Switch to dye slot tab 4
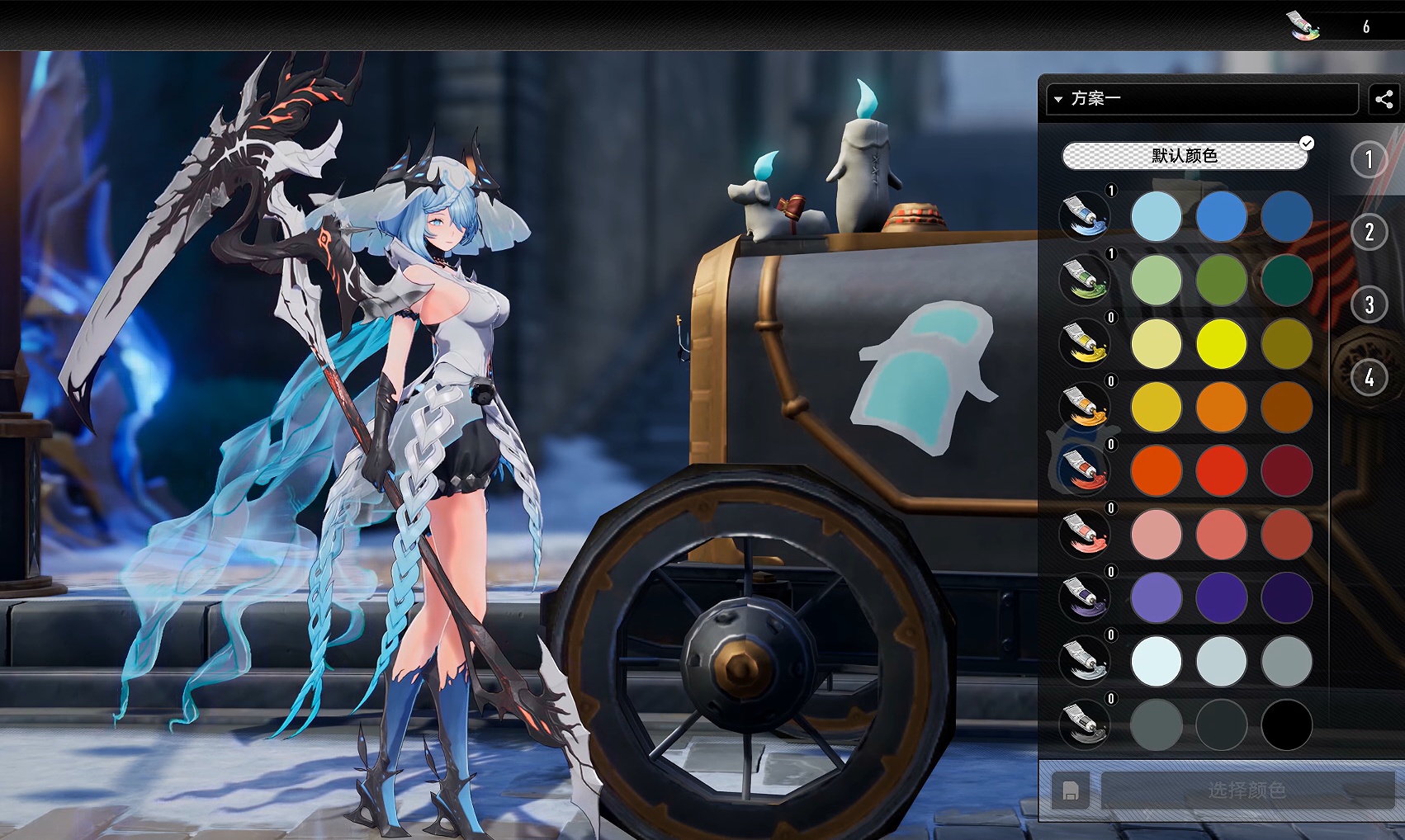Image resolution: width=1405 pixels, height=840 pixels. coord(1369,378)
